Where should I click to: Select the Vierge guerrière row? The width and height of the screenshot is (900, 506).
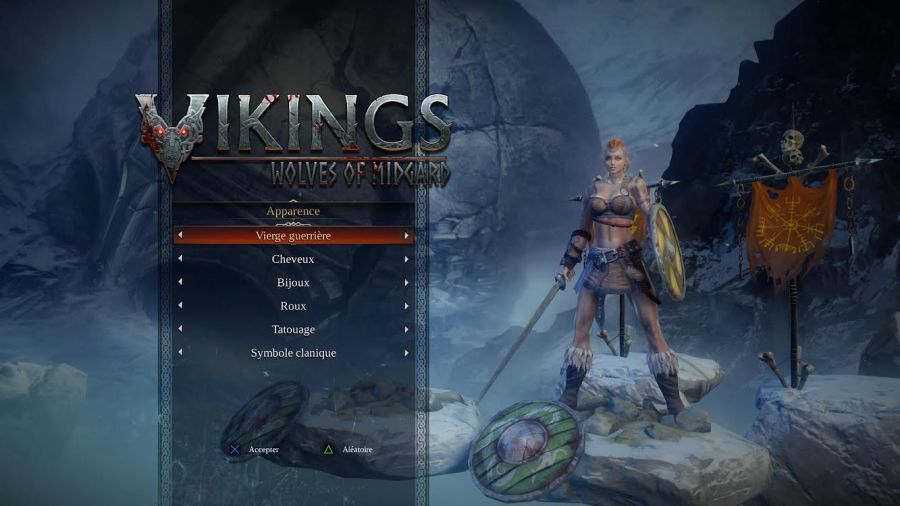click(293, 236)
